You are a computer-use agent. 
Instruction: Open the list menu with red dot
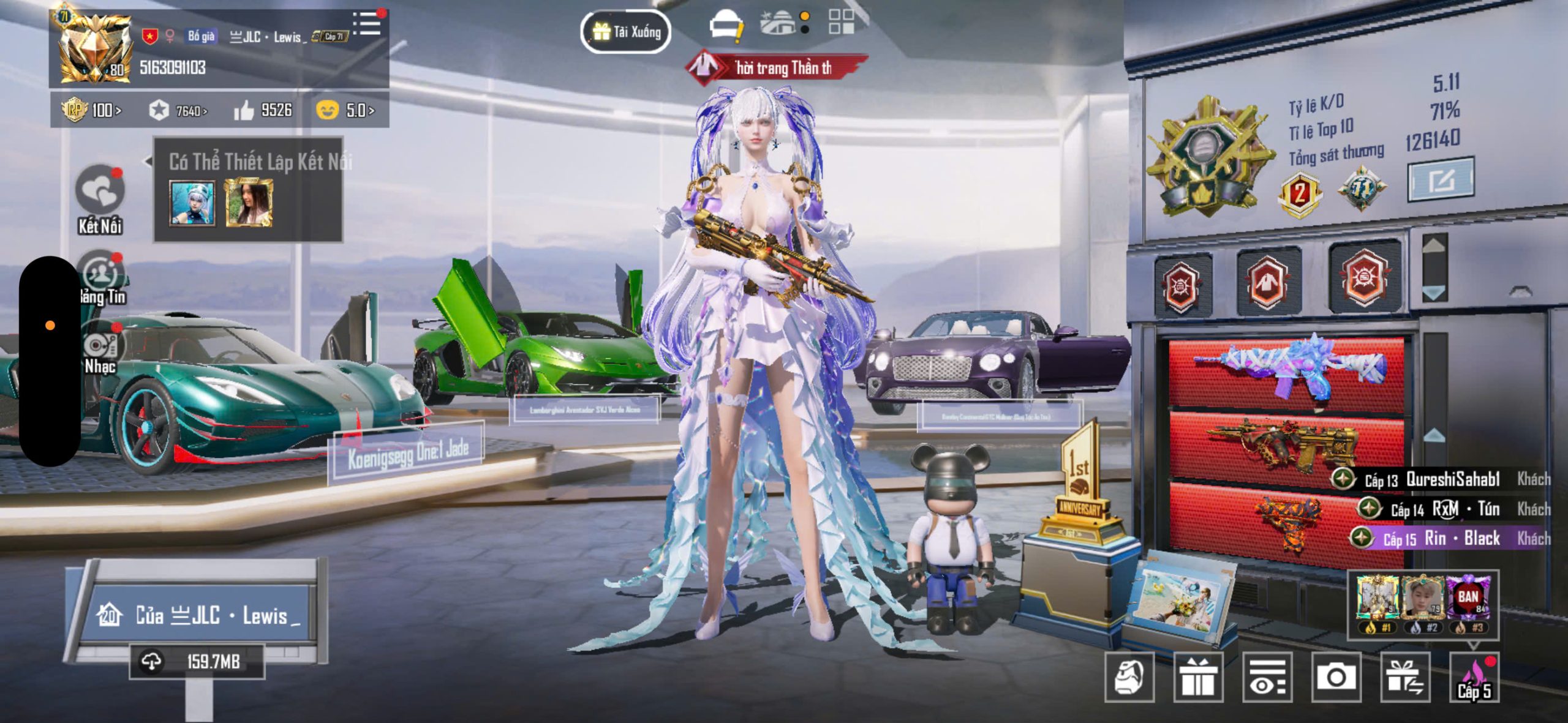(368, 23)
